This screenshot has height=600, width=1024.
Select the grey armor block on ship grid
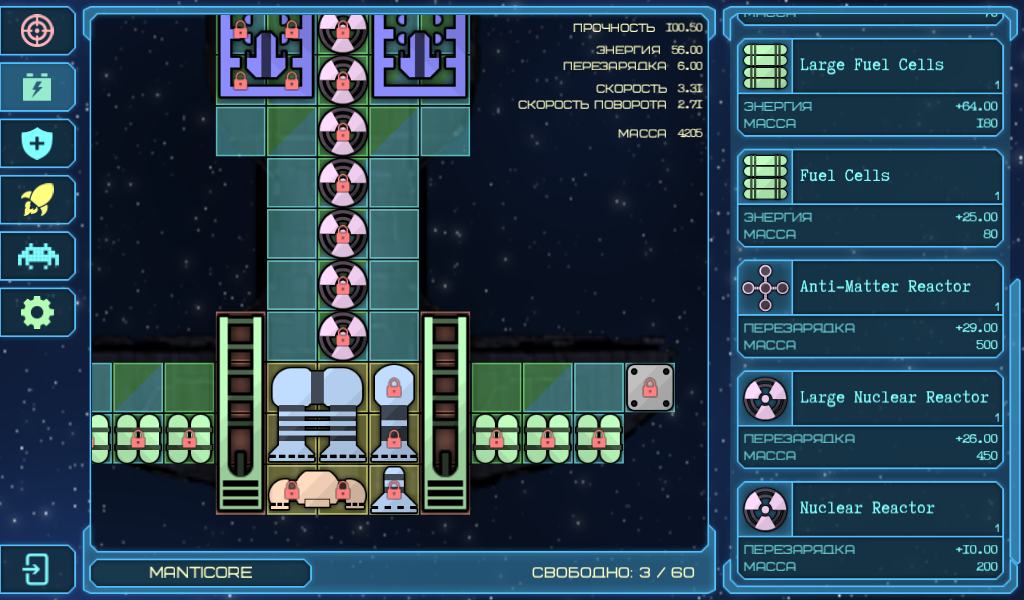pyautogui.click(x=649, y=387)
